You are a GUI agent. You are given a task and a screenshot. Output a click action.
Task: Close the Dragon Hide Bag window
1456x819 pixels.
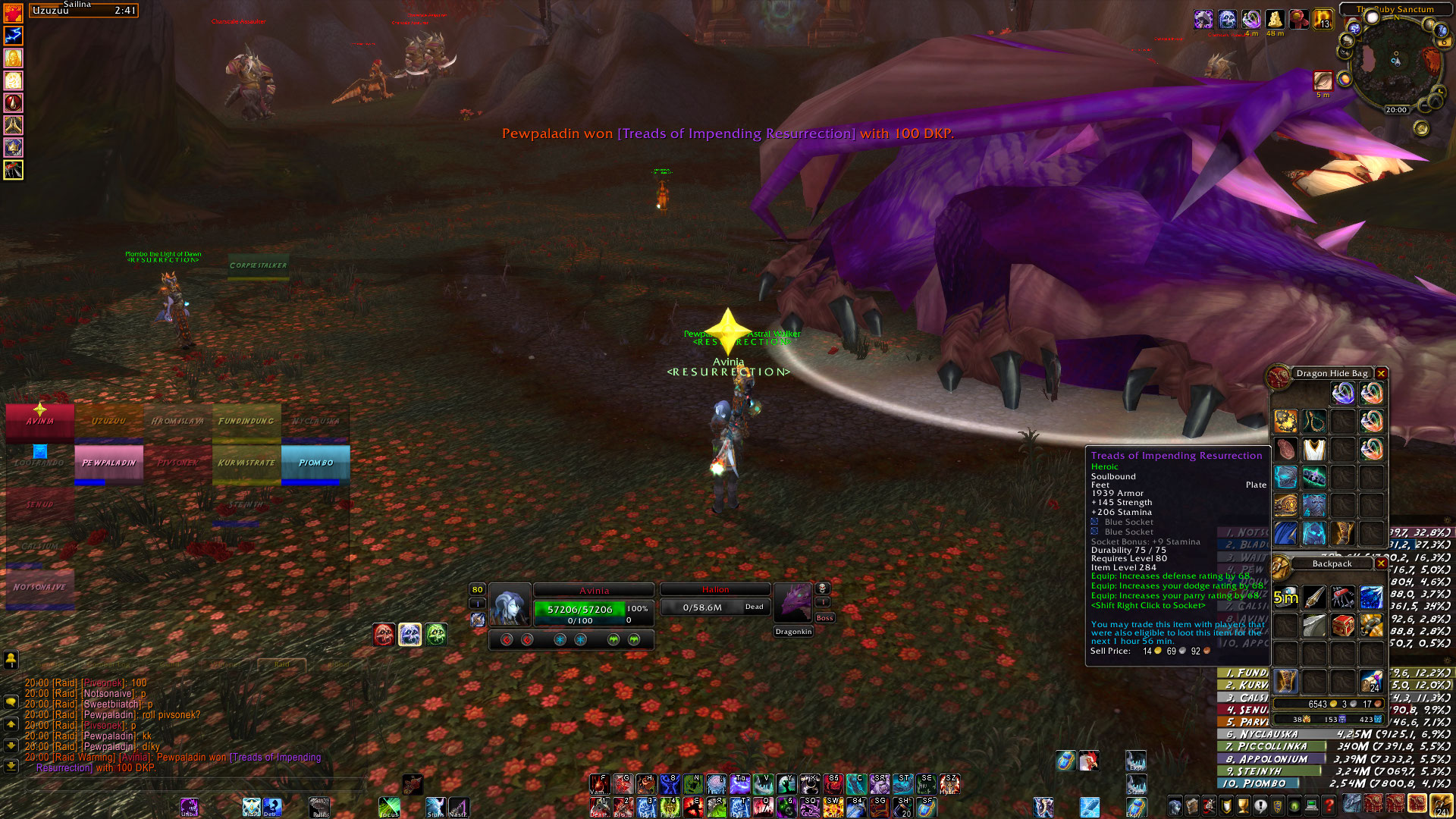pos(1381,374)
